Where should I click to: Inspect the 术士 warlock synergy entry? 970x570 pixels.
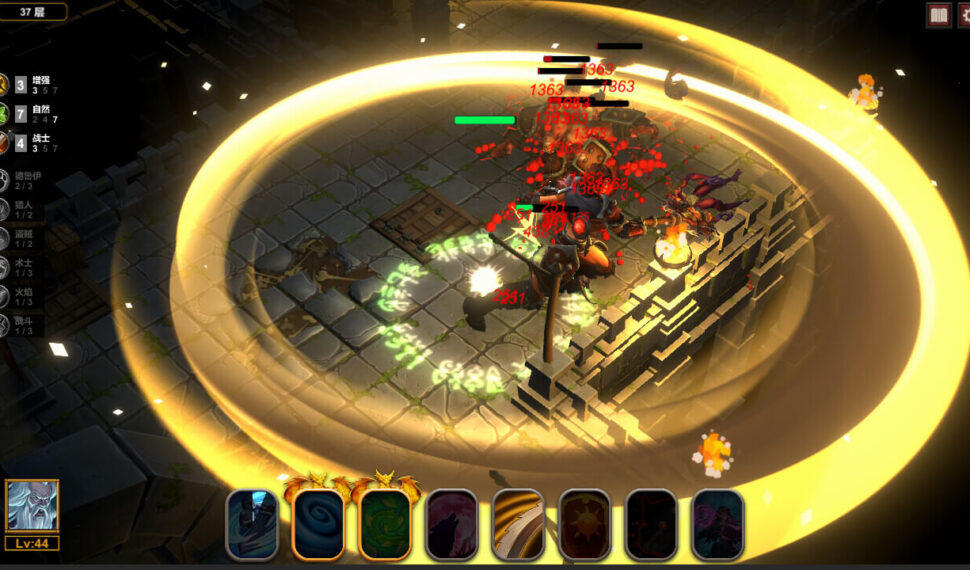[x=20, y=267]
